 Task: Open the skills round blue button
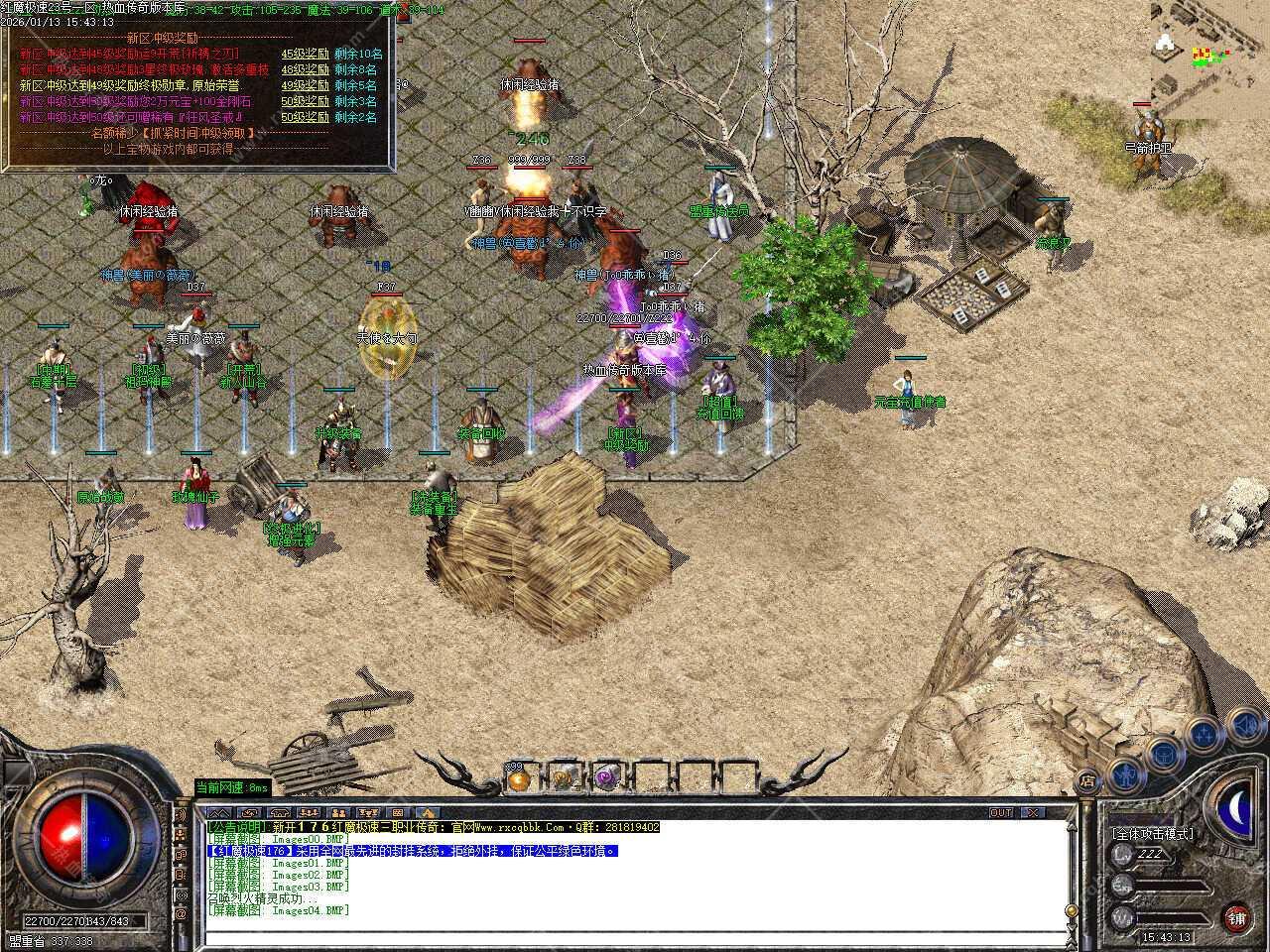coord(1204,735)
